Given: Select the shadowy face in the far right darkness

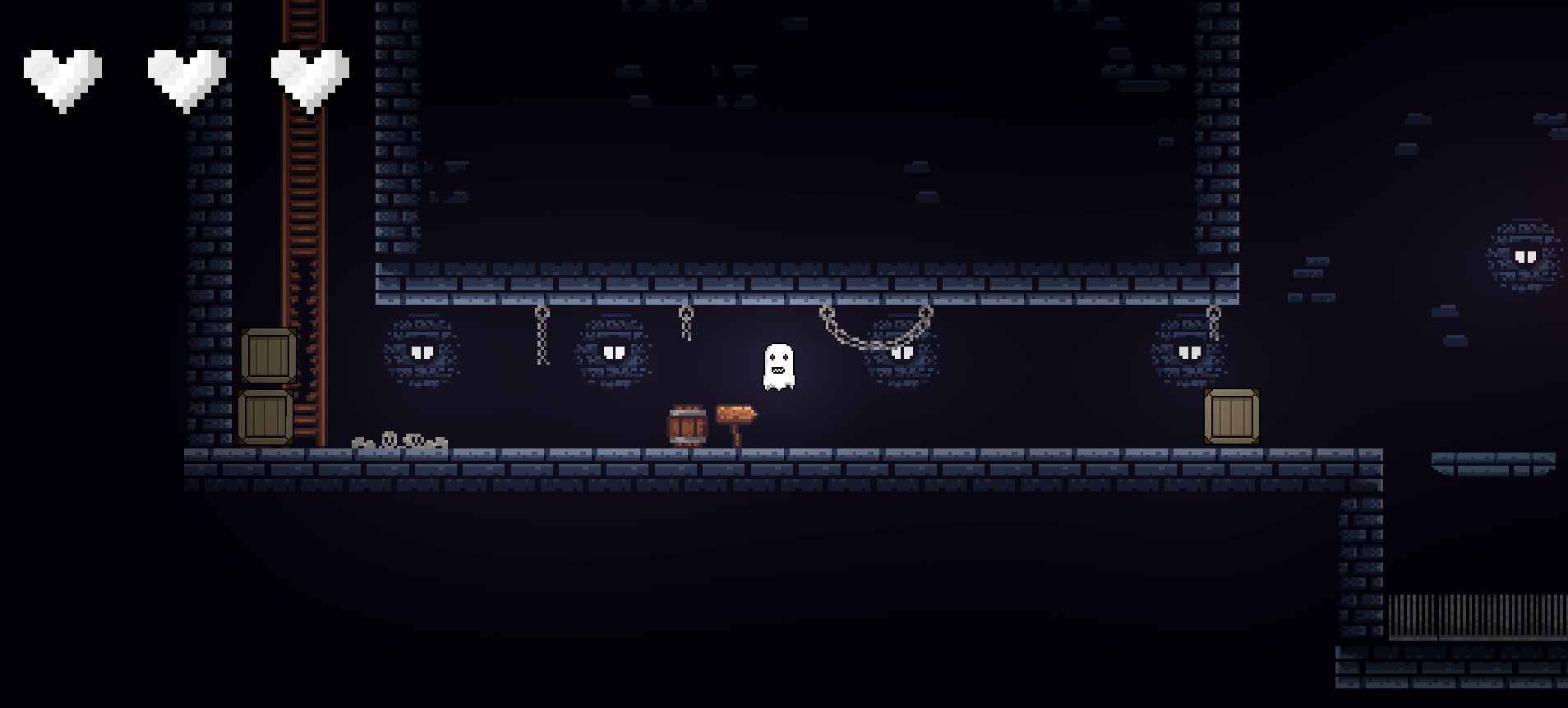Looking at the screenshot, I should pos(1524,256).
